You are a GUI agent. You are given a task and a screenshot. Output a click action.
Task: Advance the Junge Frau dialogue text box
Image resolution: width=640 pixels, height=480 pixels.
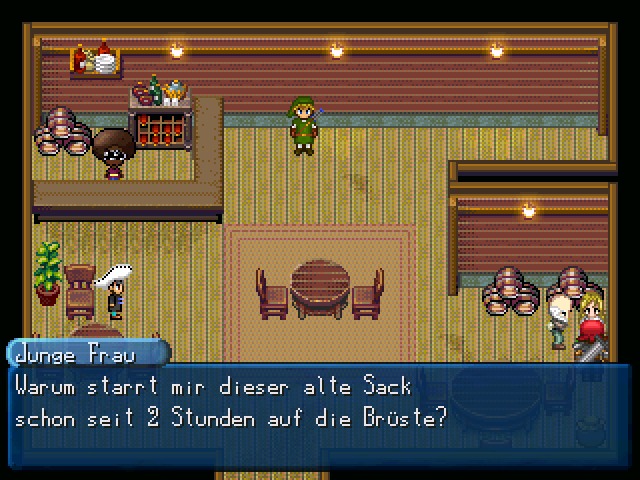320,402
